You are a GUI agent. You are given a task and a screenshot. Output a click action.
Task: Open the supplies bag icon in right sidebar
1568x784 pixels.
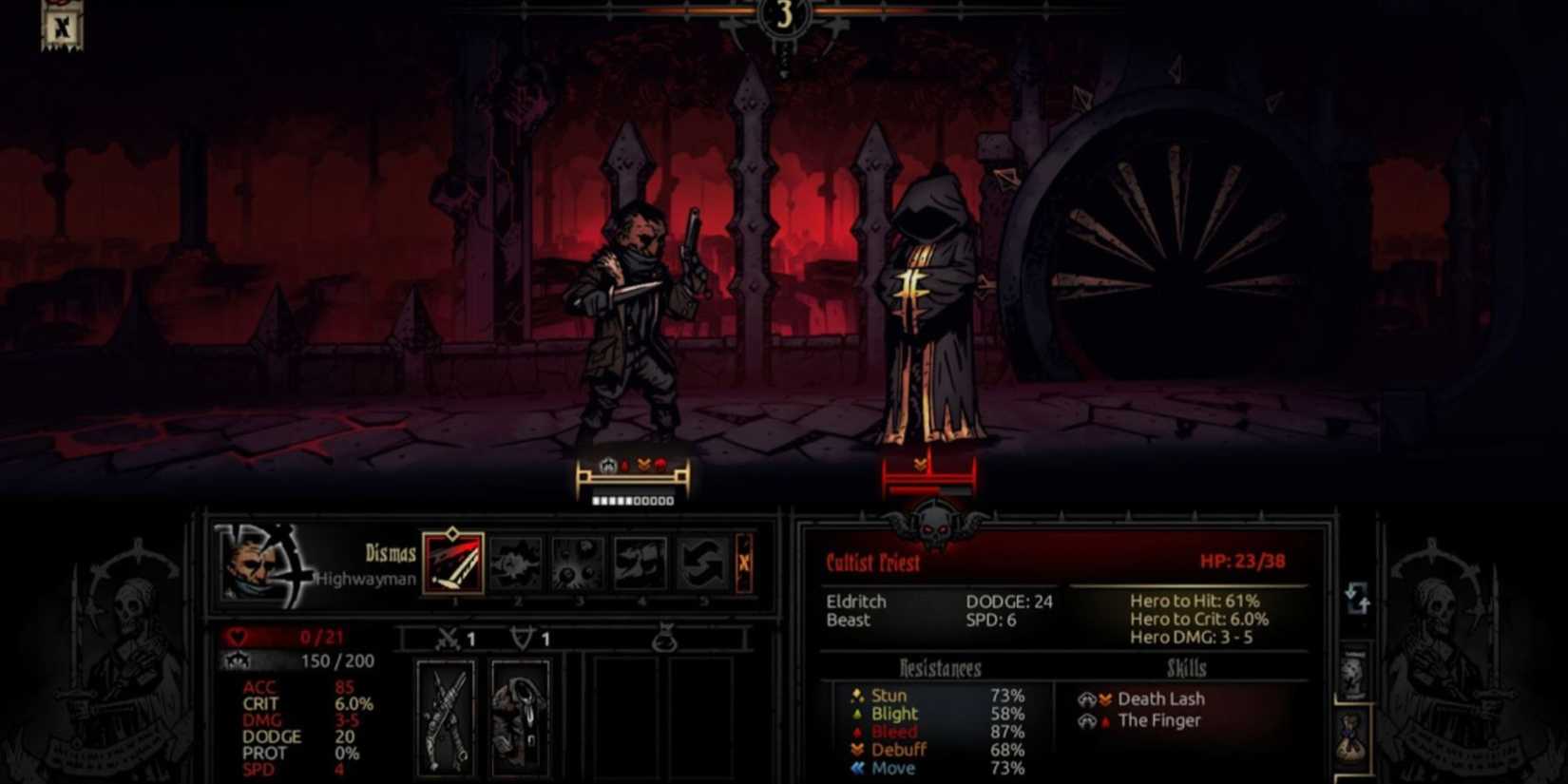click(x=1351, y=739)
